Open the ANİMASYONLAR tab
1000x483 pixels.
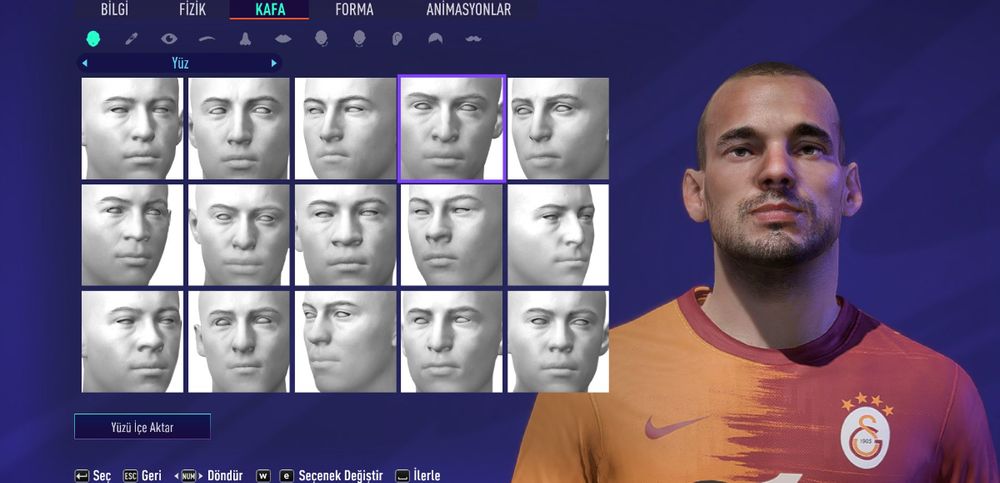468,10
